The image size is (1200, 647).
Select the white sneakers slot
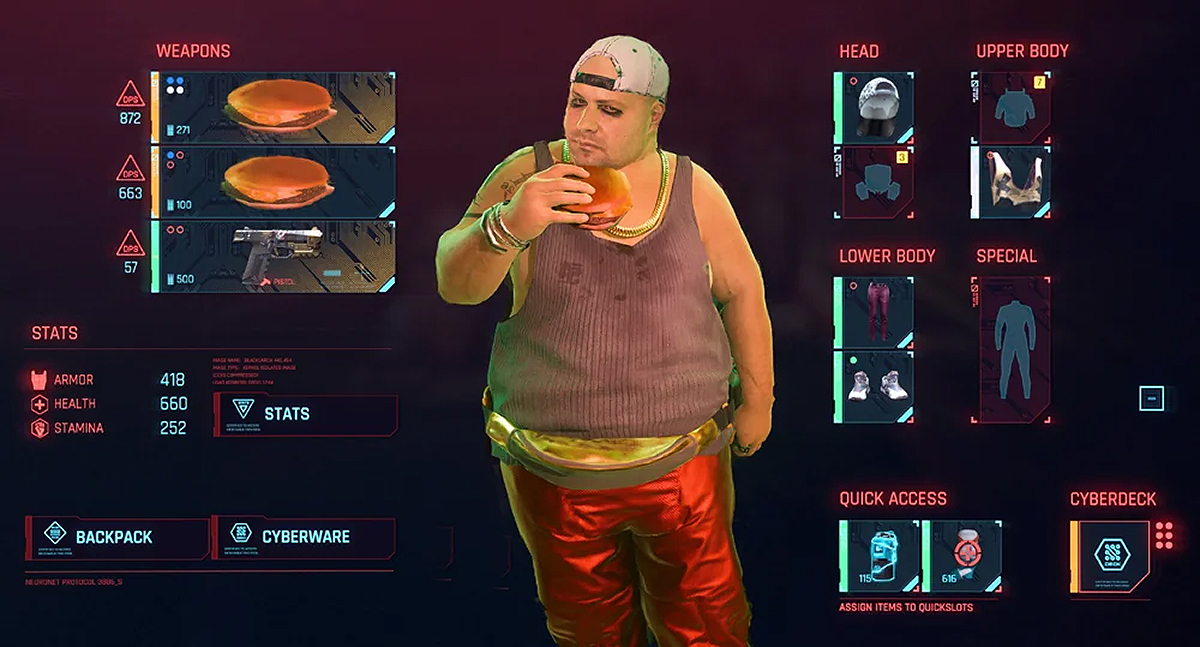point(875,387)
